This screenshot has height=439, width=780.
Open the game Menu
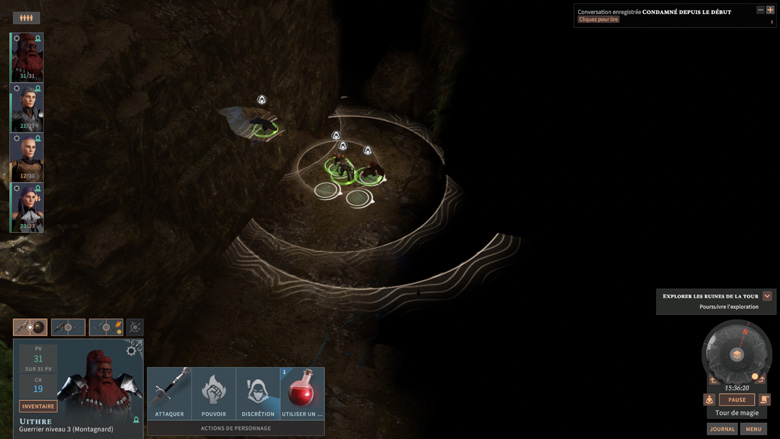click(x=753, y=429)
